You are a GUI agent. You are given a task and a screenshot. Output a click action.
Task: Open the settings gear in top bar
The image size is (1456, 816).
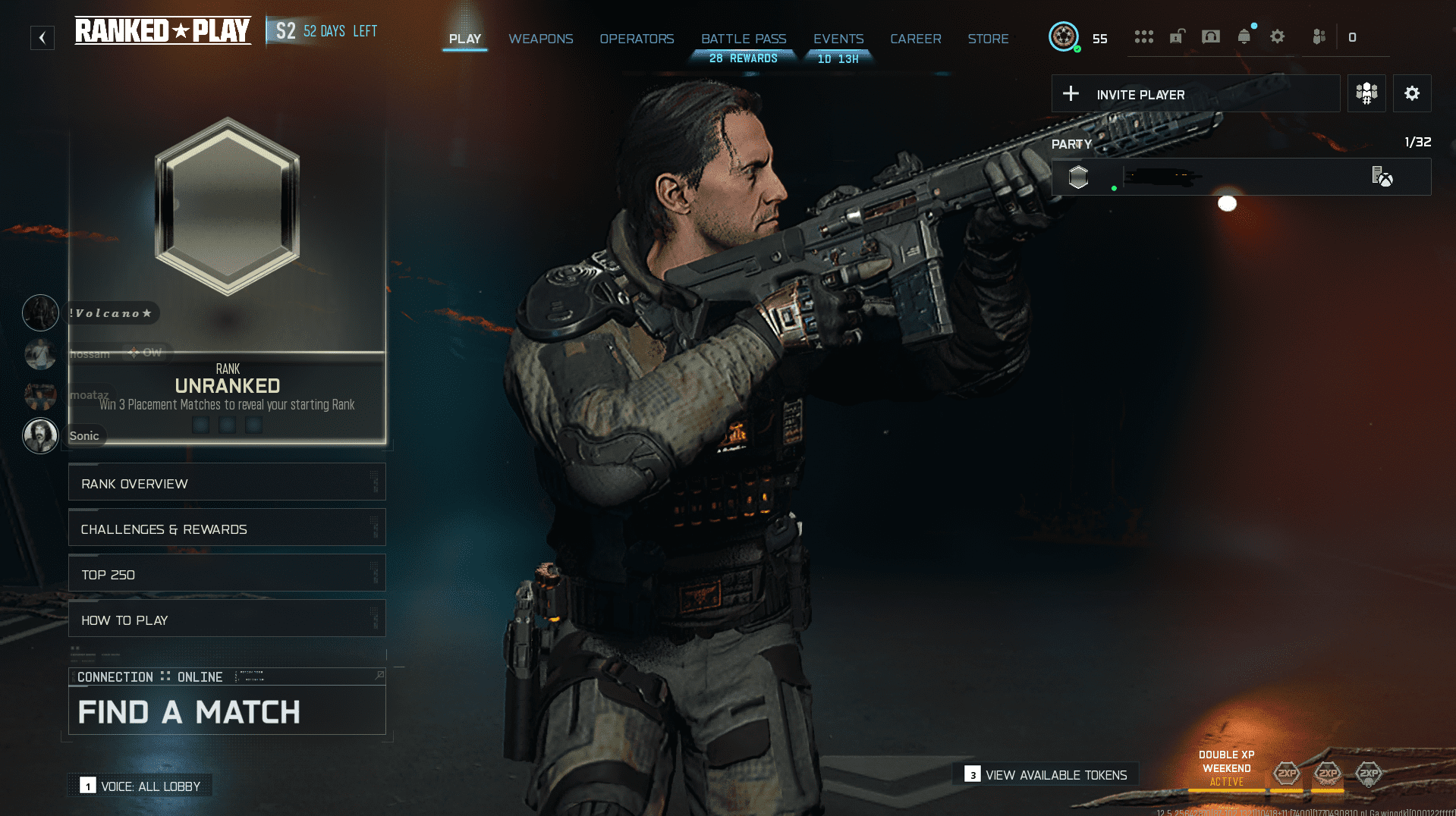pyautogui.click(x=1277, y=36)
